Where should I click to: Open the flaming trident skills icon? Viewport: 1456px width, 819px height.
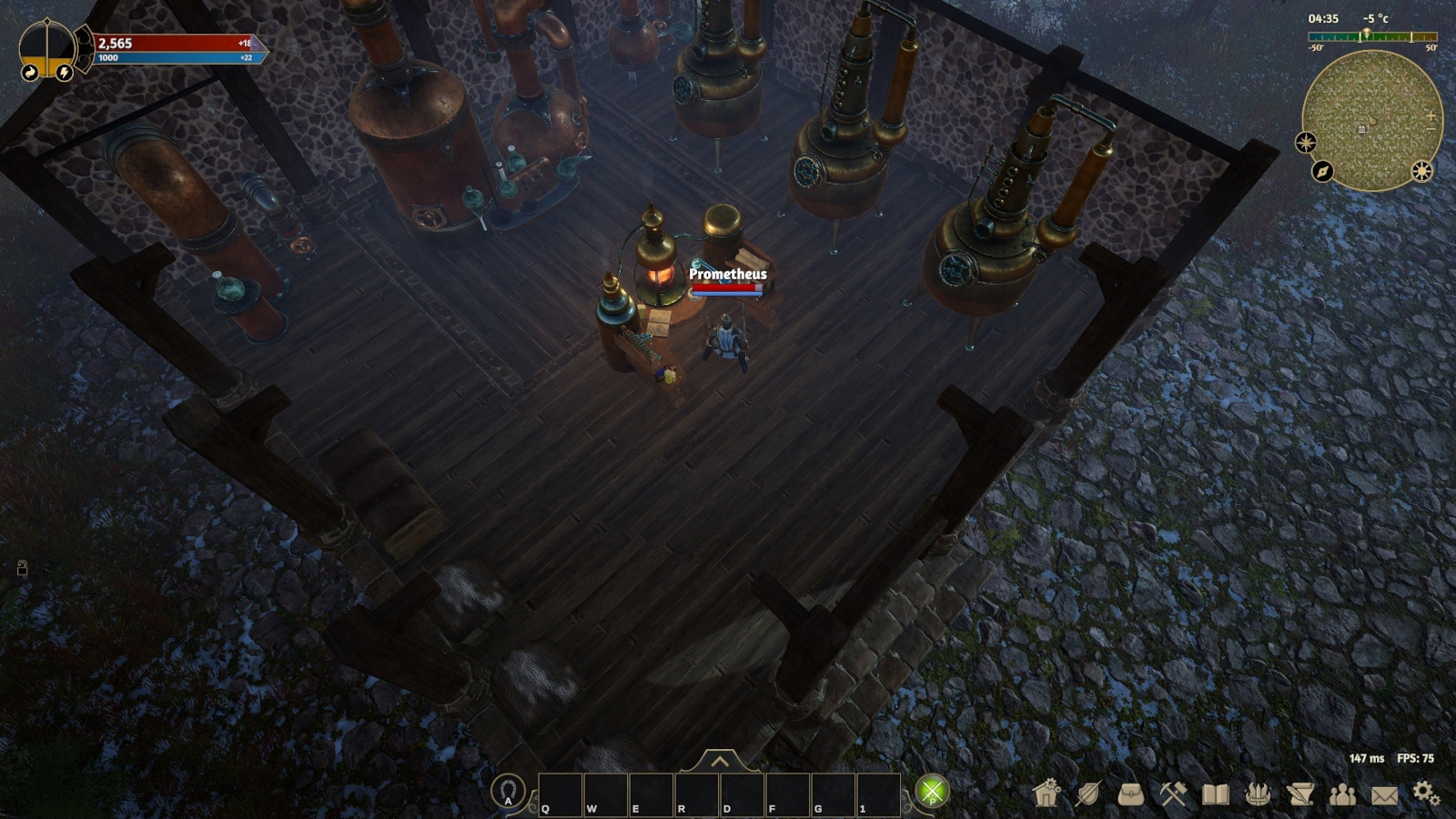point(1258,794)
